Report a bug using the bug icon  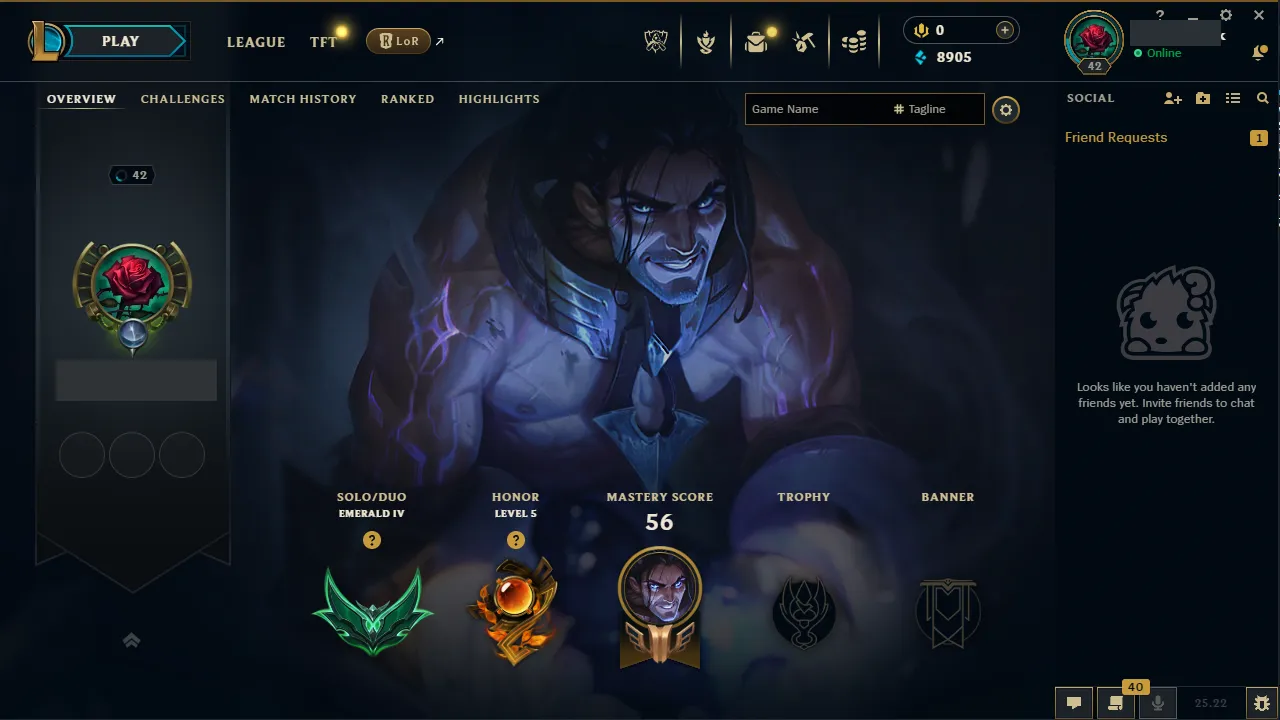(1261, 702)
